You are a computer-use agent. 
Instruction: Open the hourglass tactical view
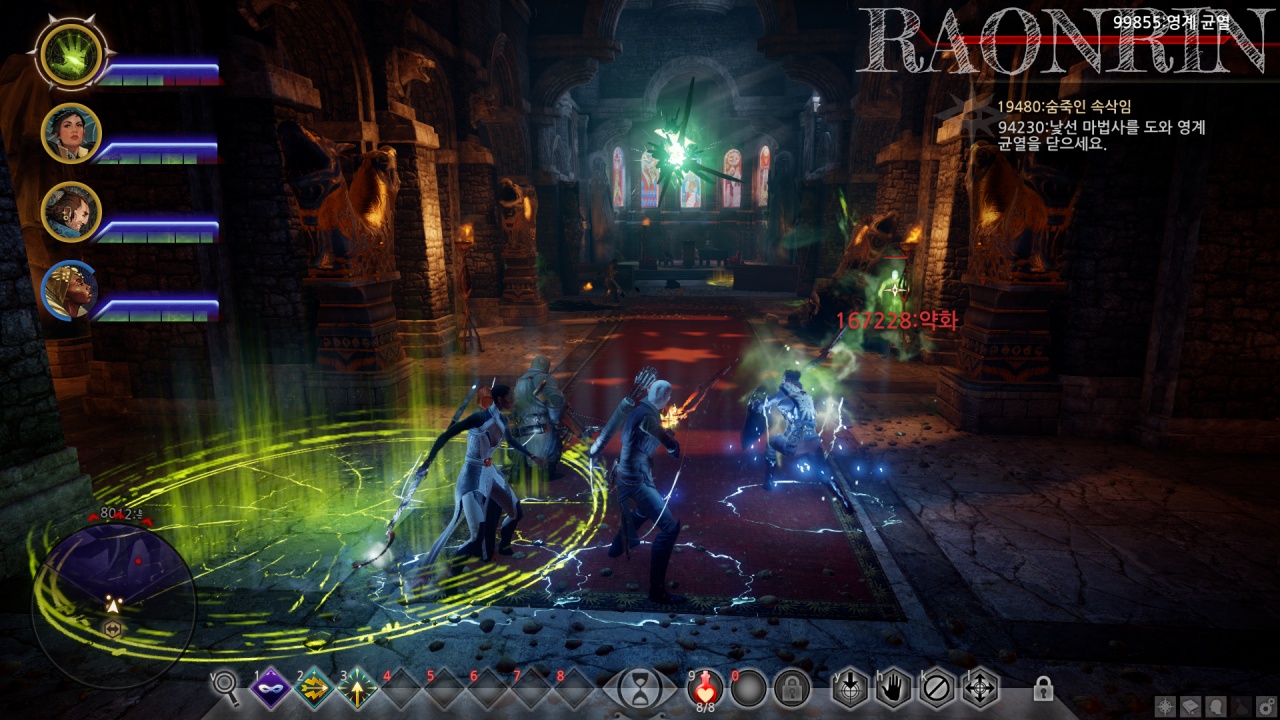pos(635,688)
